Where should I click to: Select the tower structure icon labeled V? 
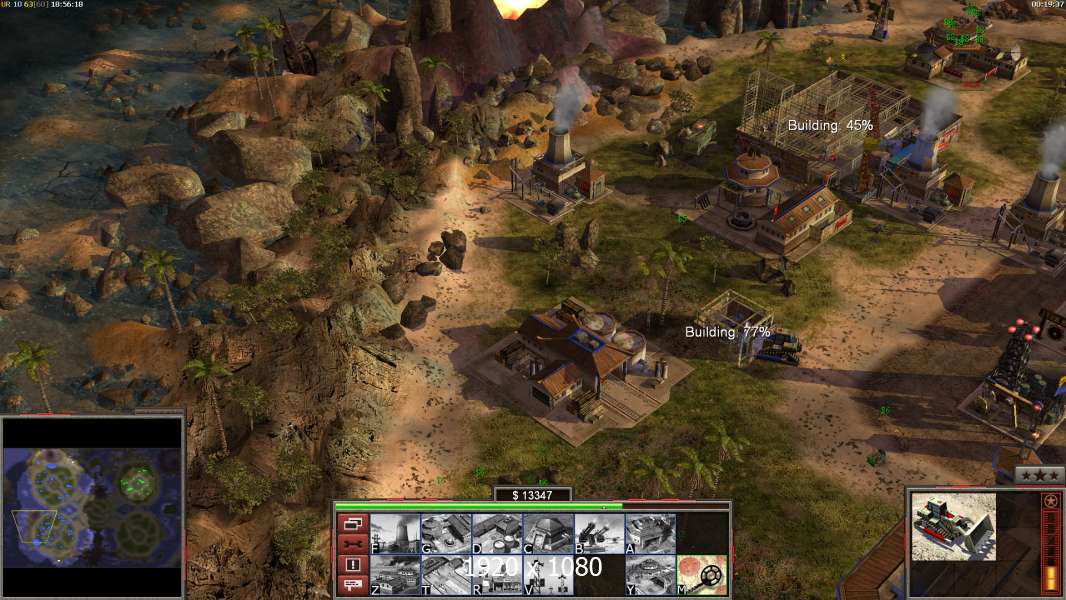(548, 575)
